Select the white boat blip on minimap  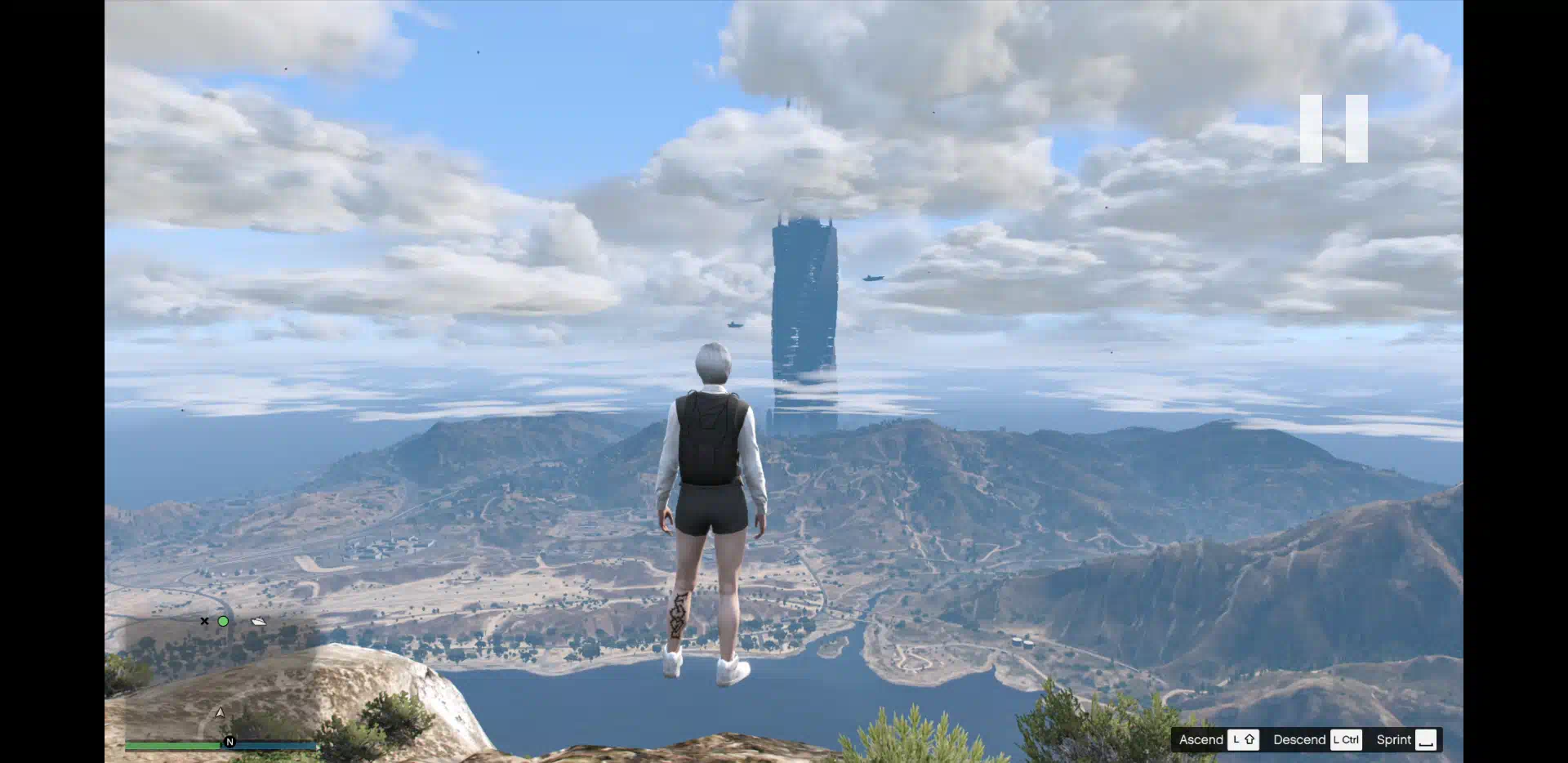point(259,622)
